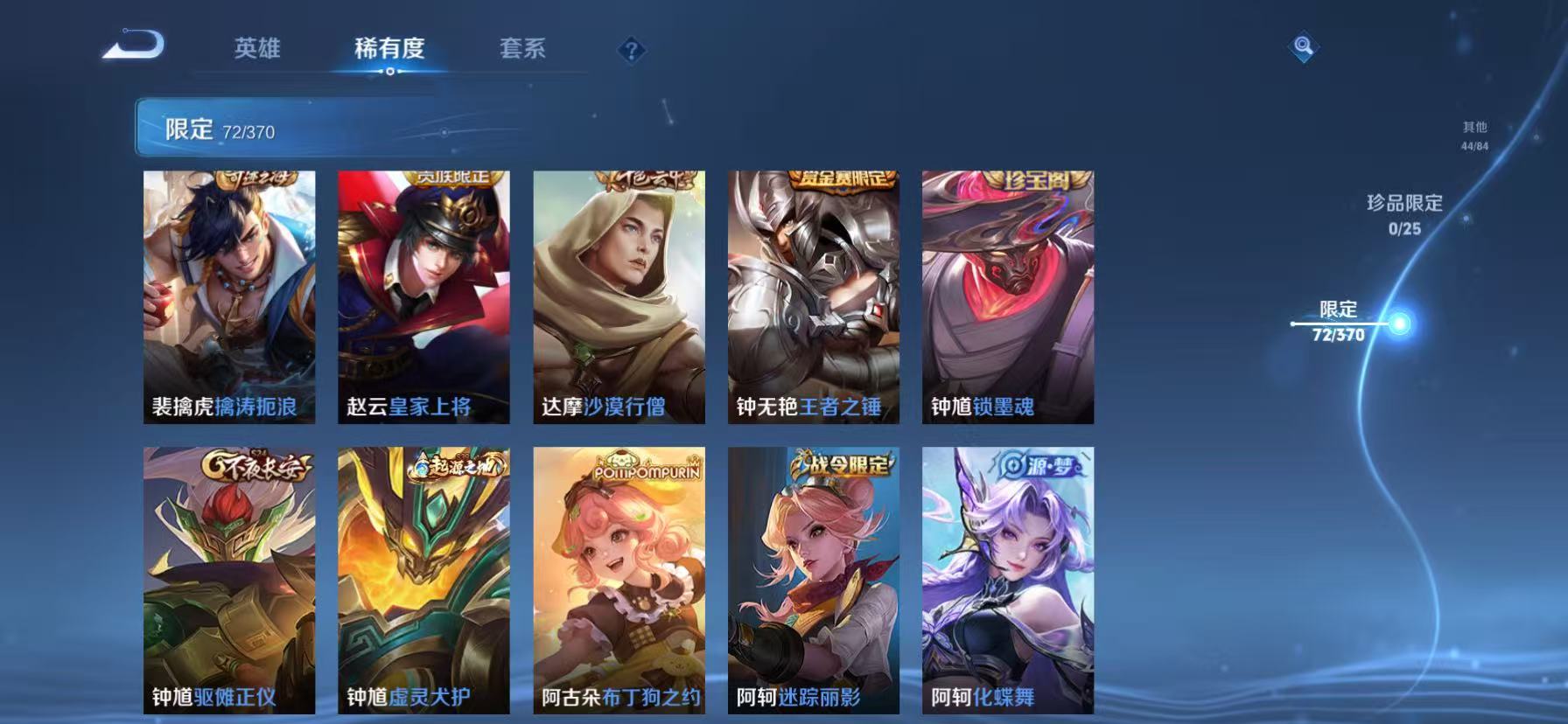Select the 赵云 皇家上将 skin
This screenshot has width=1568, height=724.
tap(426, 297)
